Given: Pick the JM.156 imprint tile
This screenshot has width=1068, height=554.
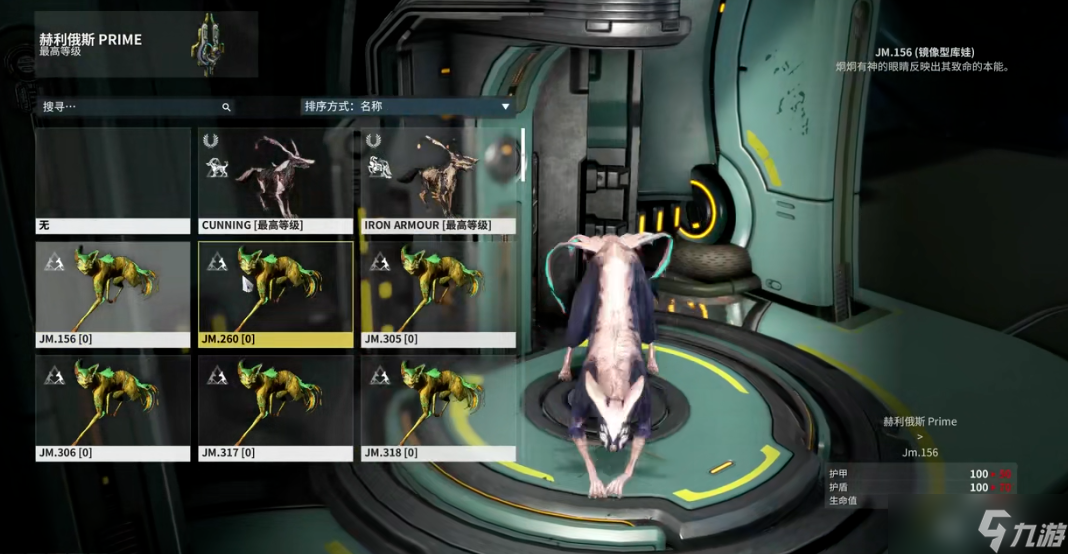Looking at the screenshot, I should pyautogui.click(x=113, y=294).
